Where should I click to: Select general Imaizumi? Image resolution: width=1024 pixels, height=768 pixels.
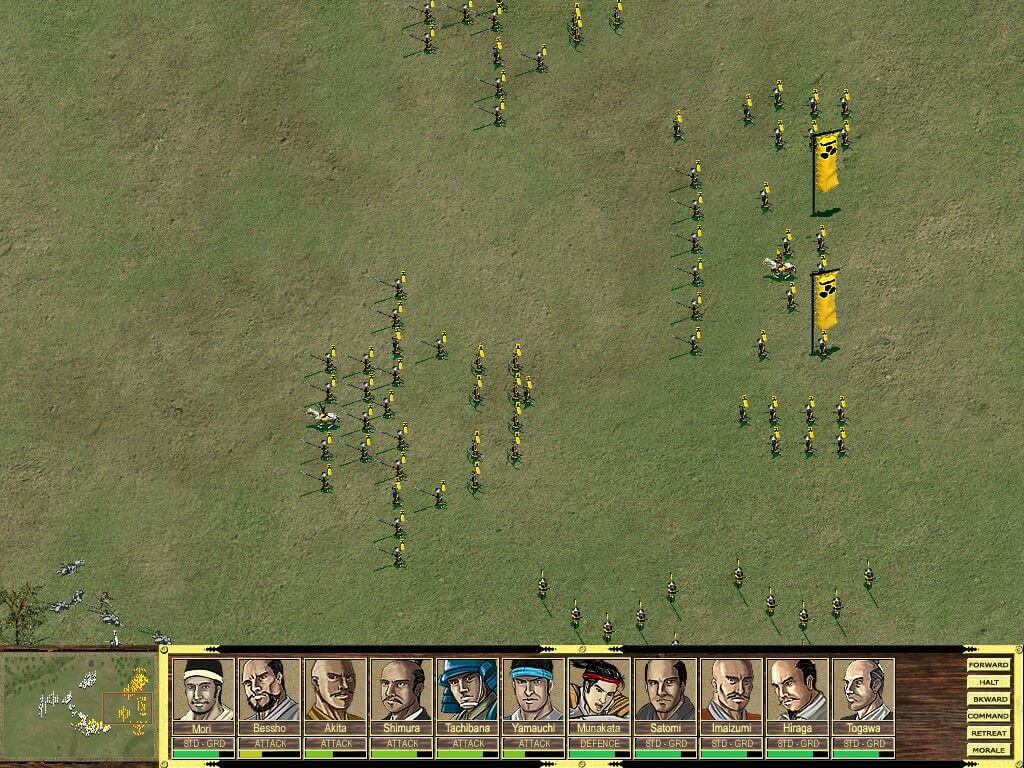(731, 689)
